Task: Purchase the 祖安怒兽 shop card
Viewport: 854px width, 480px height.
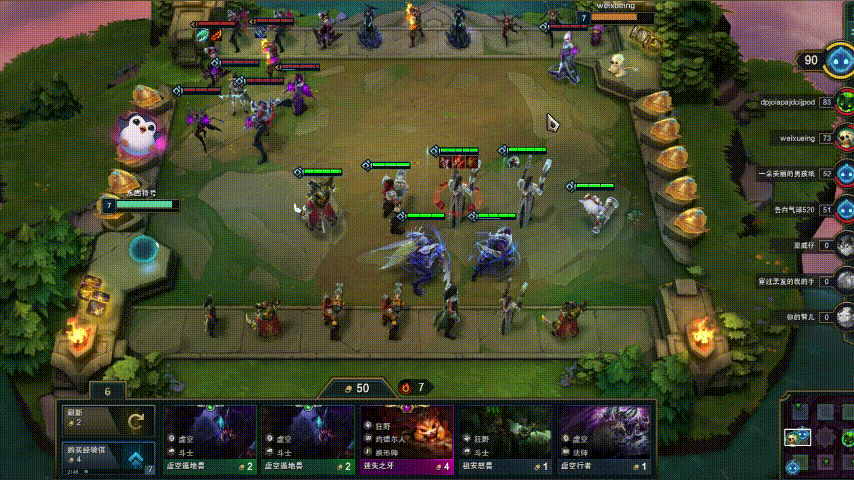Action: [x=505, y=440]
